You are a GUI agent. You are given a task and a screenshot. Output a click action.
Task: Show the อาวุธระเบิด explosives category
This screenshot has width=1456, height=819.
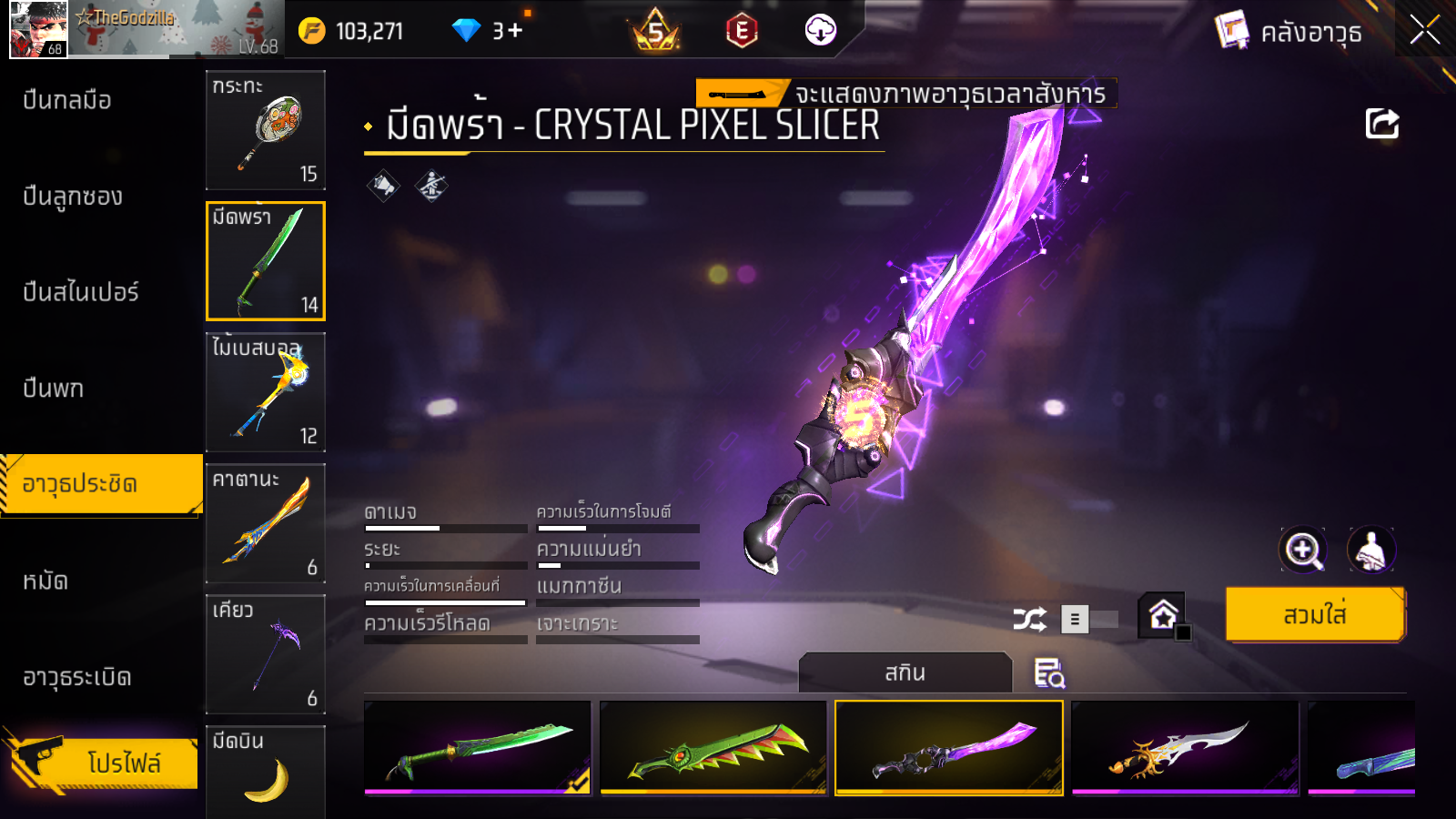pyautogui.click(x=77, y=677)
